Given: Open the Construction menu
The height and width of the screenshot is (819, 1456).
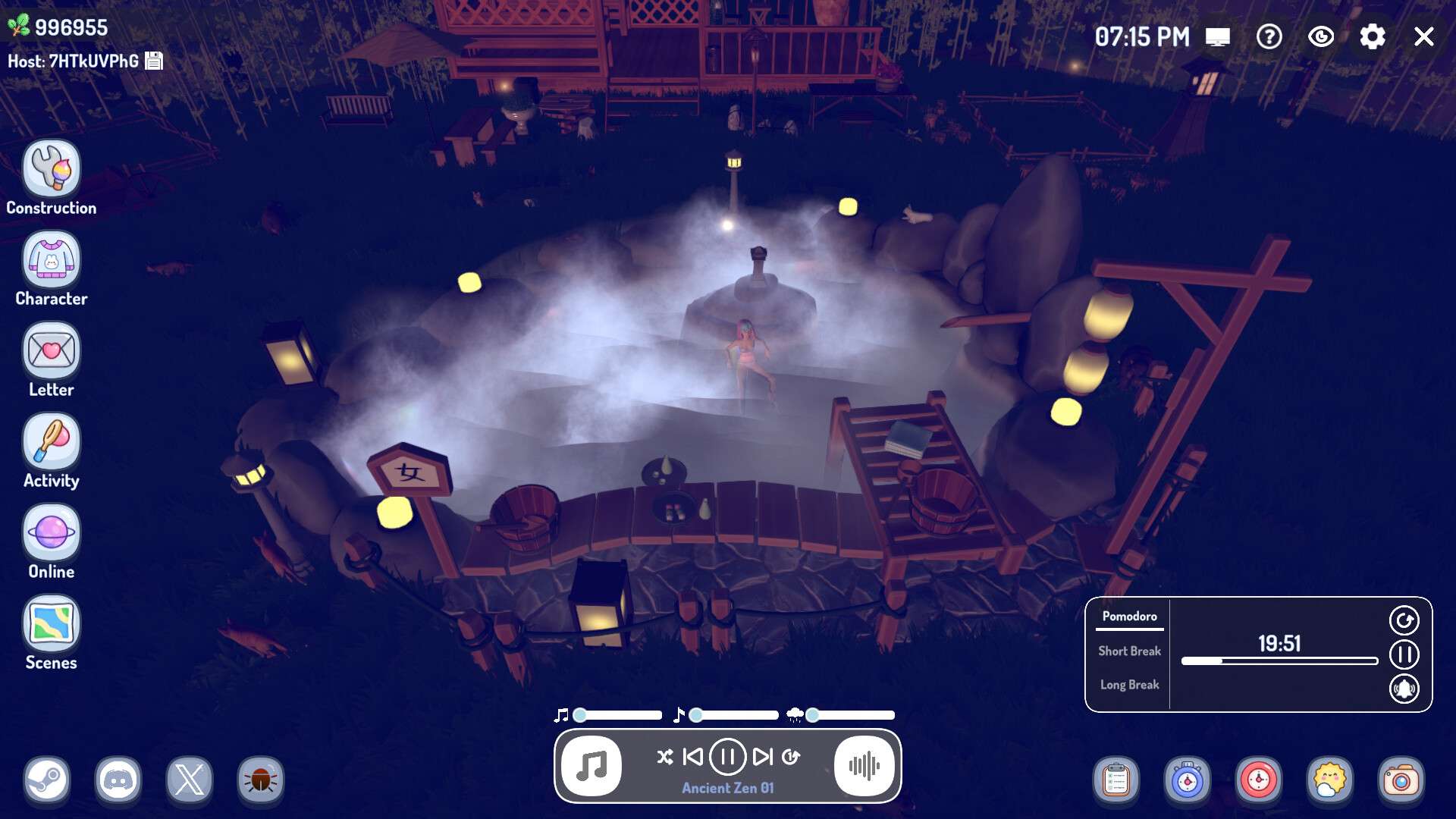Looking at the screenshot, I should pyautogui.click(x=51, y=169).
